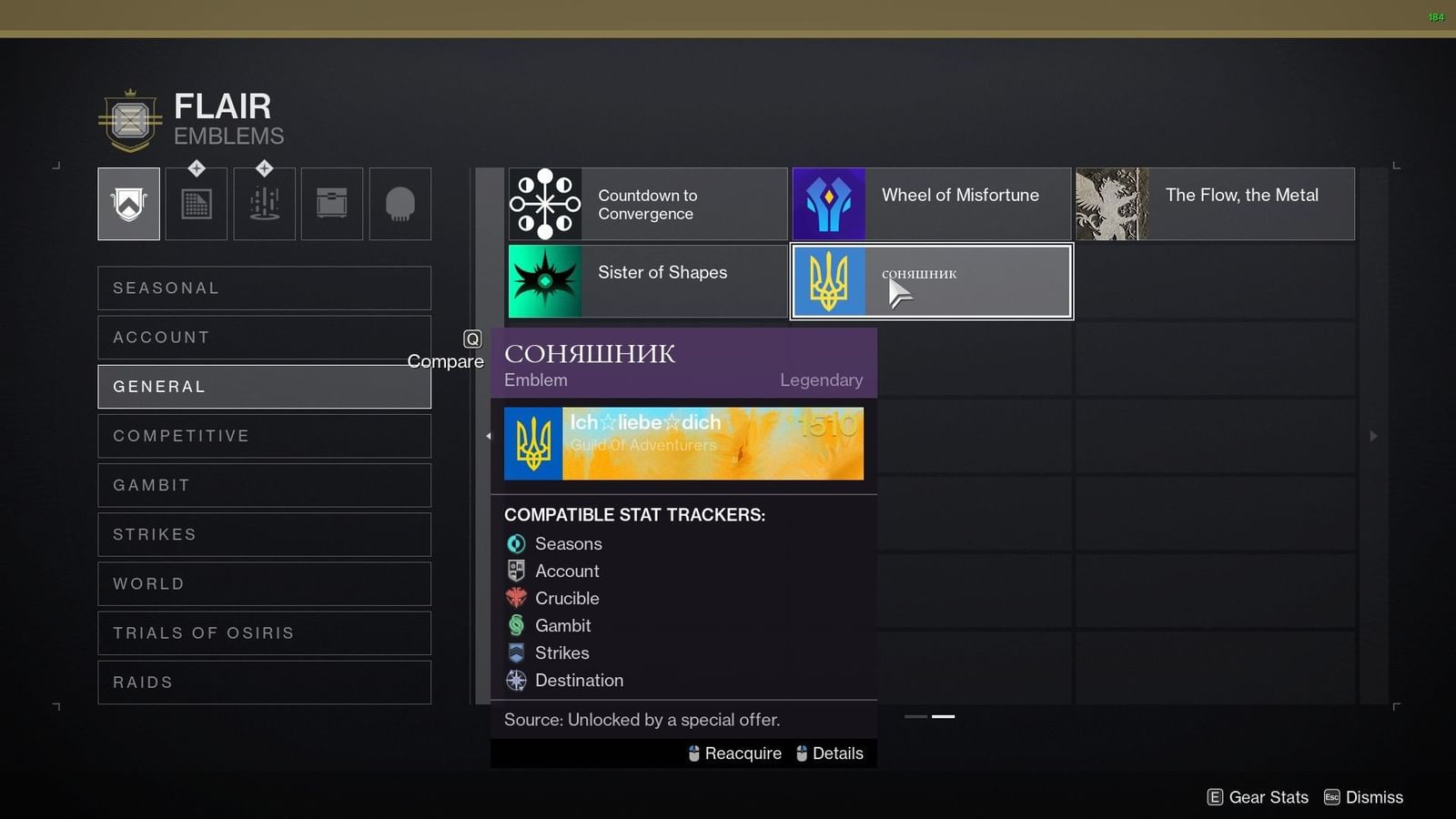
Task: Click the Account stat tracker icon
Action: (516, 571)
